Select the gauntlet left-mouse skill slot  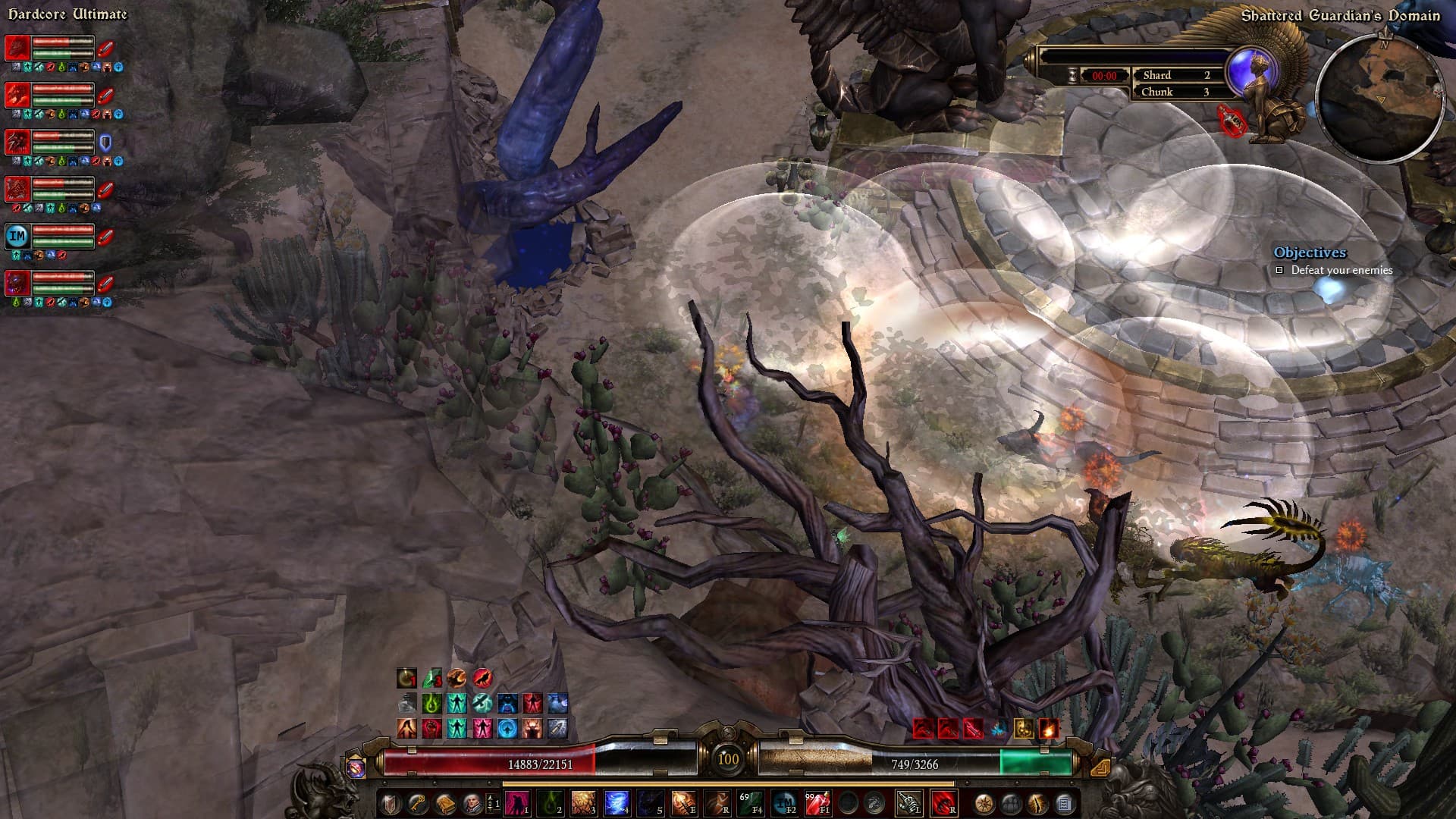[909, 802]
